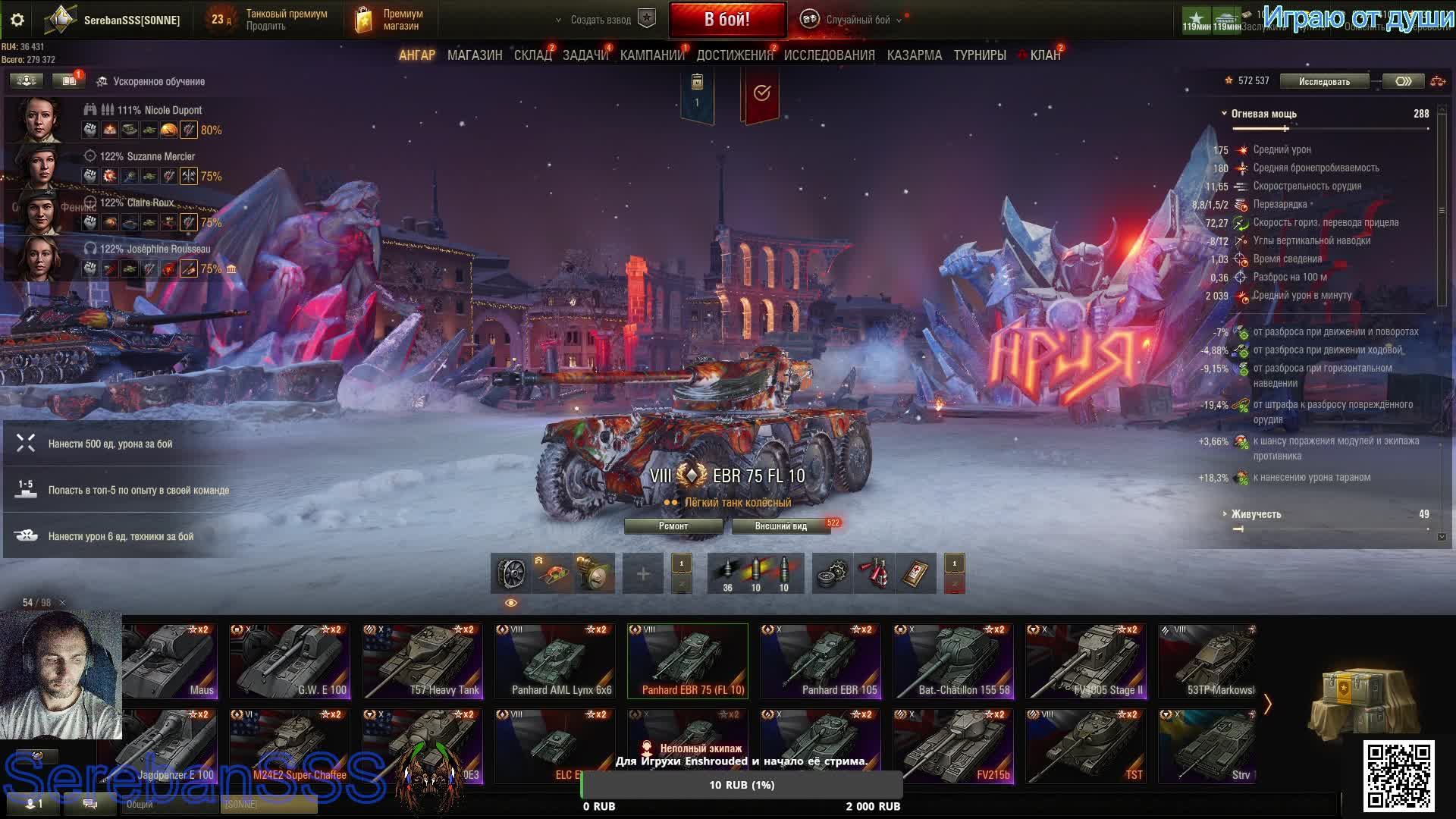Pick the Bat.-Châtillon 155 58 tank
Screen dimensions: 1456x819
click(953, 660)
